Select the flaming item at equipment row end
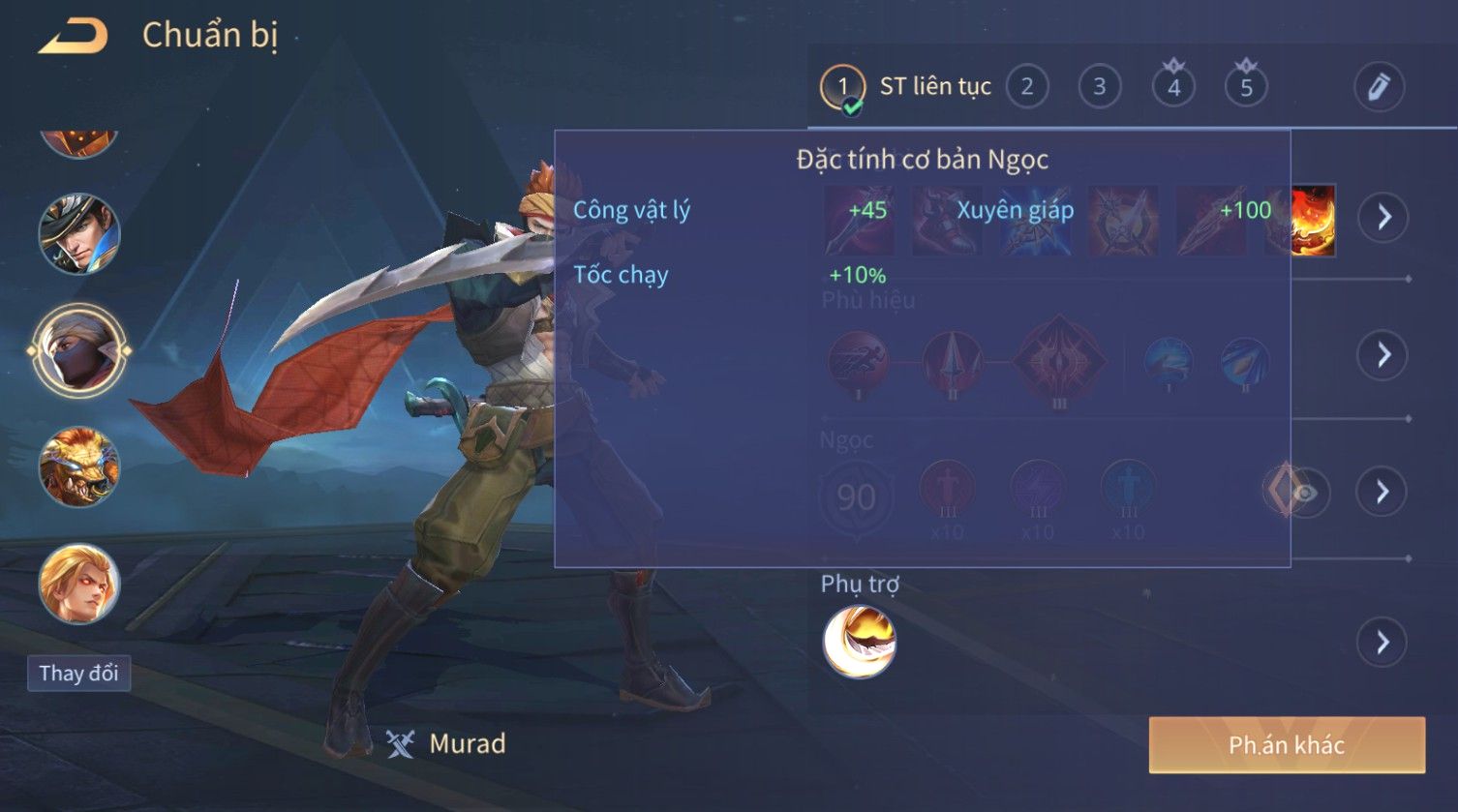This screenshot has height=812, width=1458. point(1314,221)
